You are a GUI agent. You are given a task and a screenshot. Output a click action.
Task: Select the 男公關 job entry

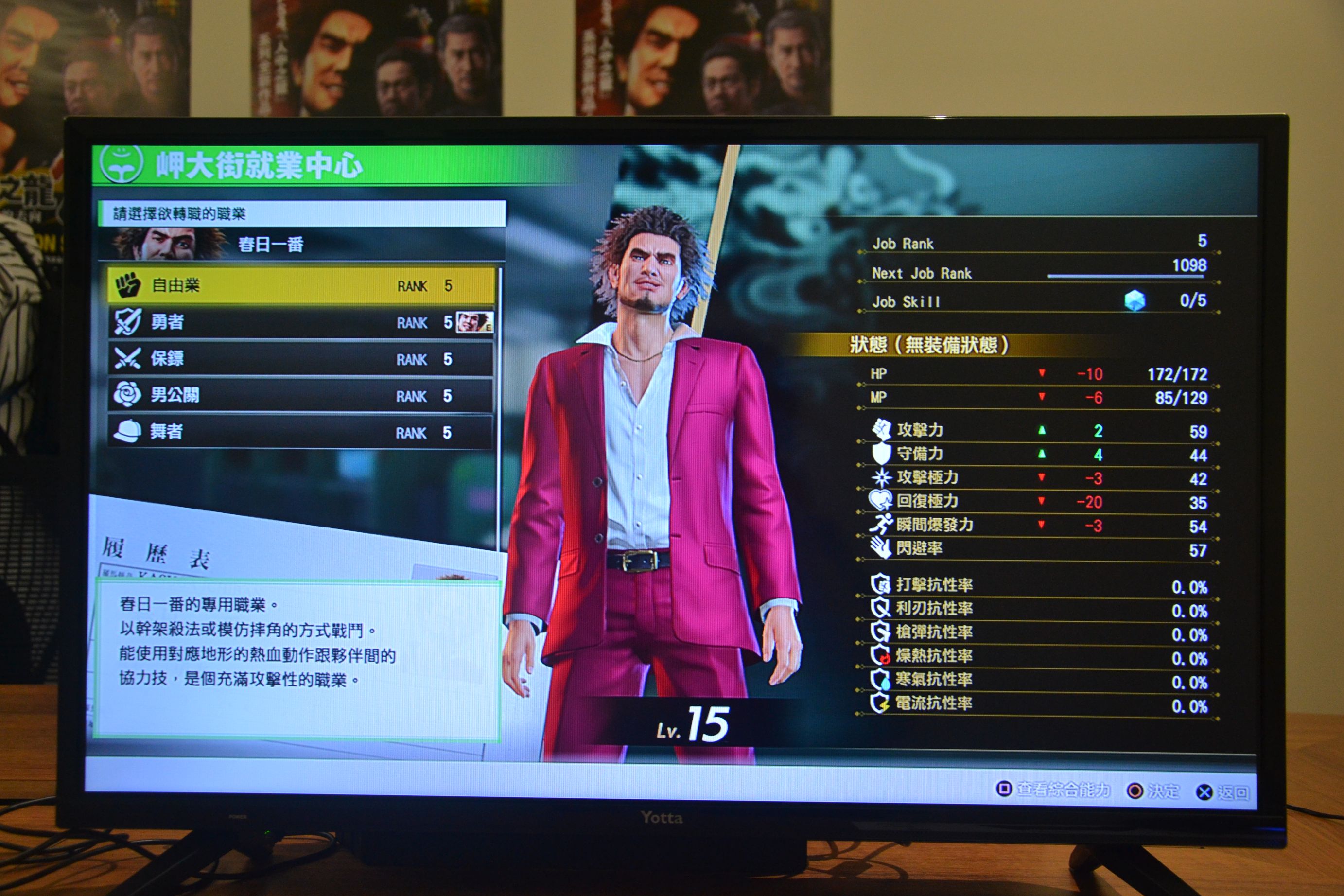tap(301, 395)
